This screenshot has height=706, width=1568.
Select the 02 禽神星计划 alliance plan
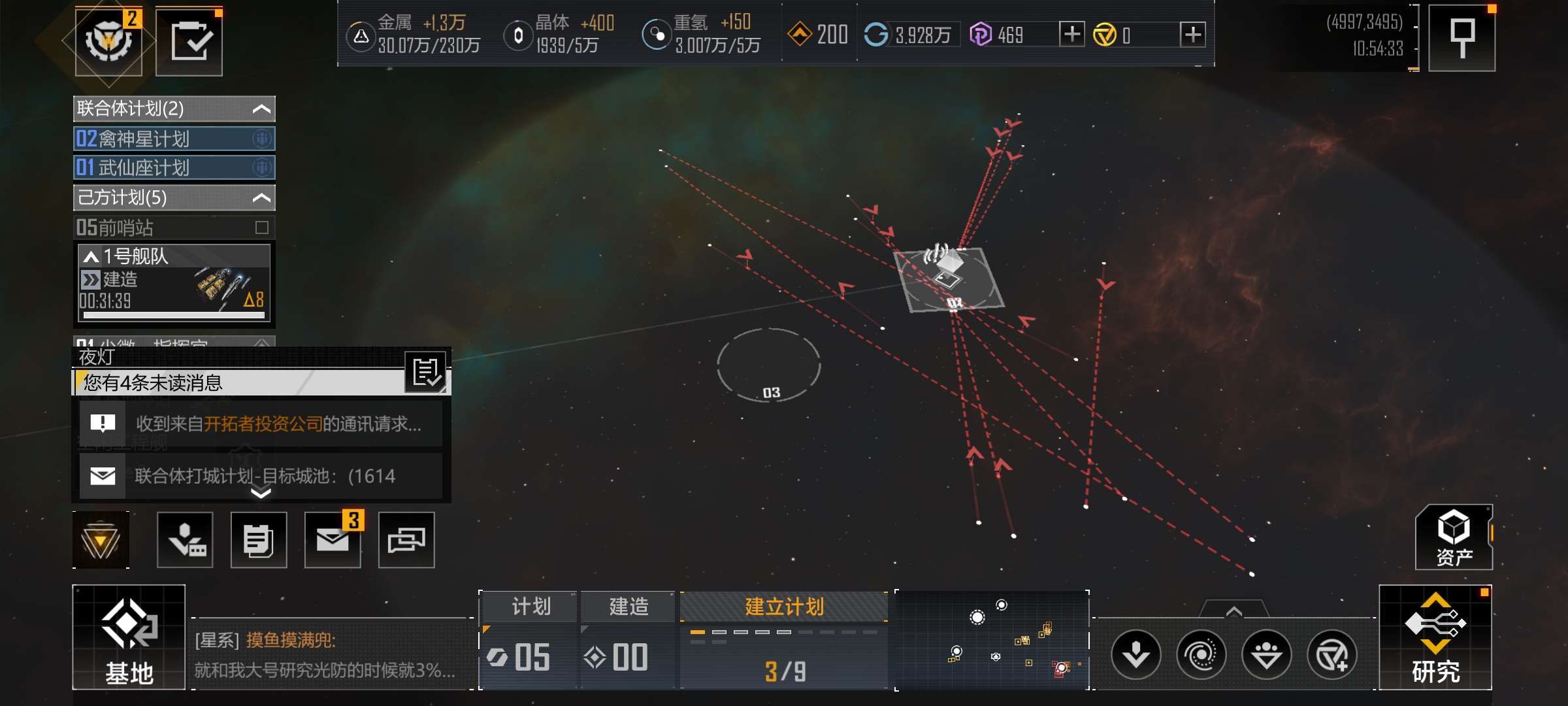(174, 139)
